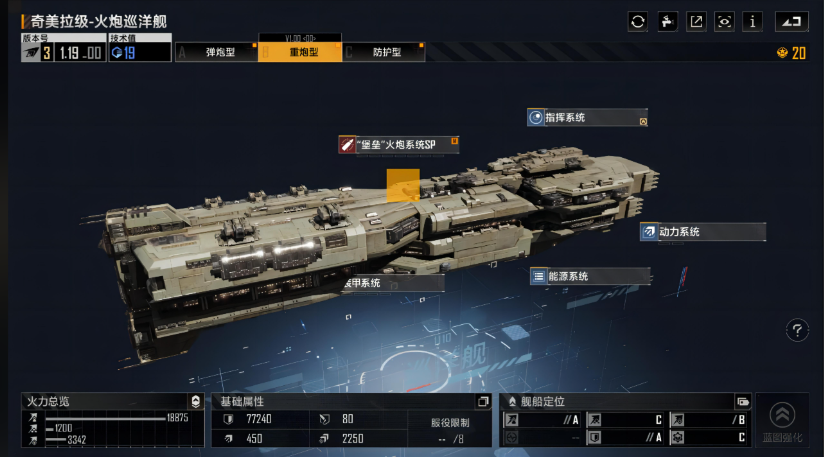
Task: Select the 重炮型 variant tab
Action: [301, 52]
